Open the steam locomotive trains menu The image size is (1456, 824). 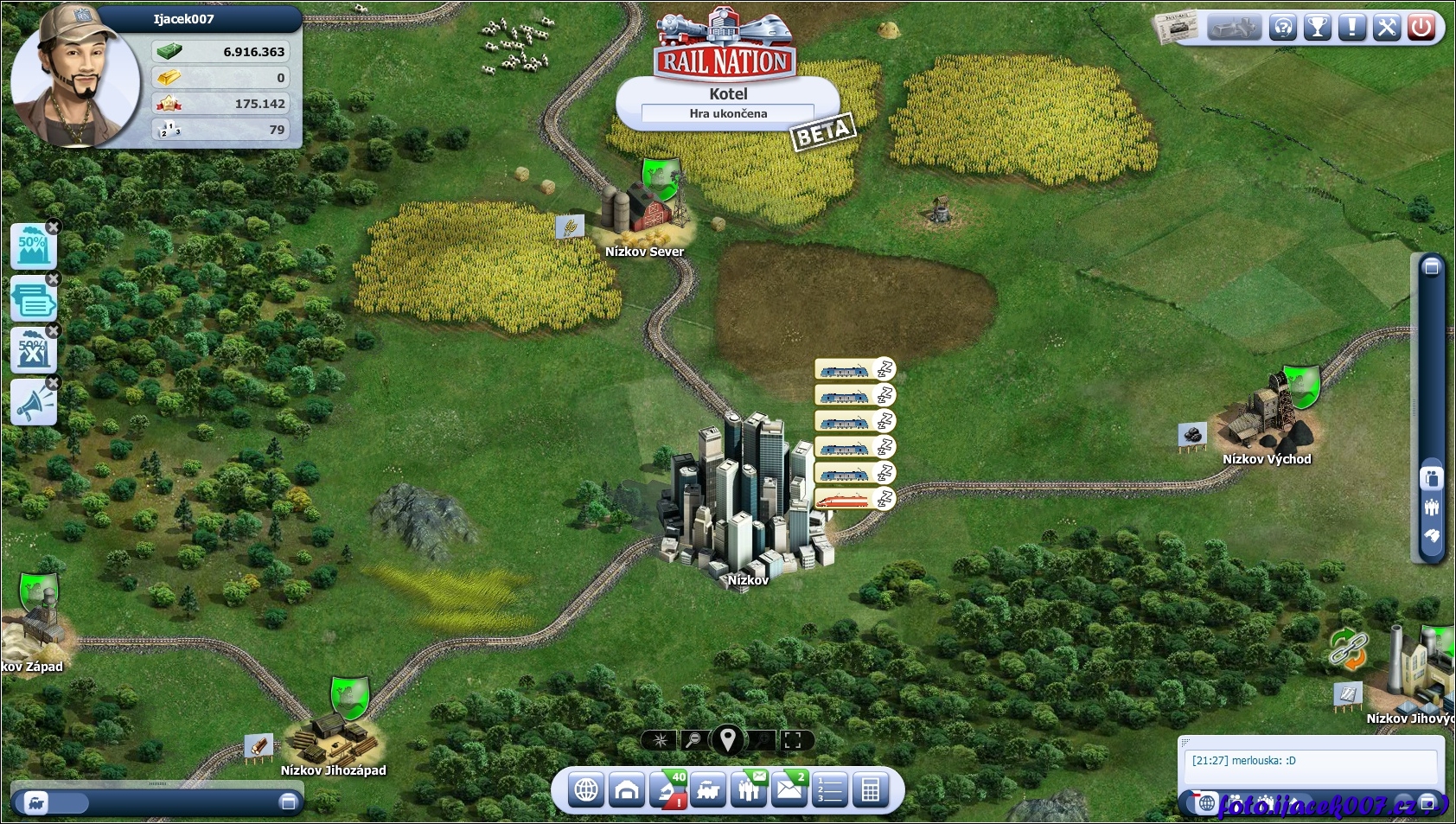(708, 790)
